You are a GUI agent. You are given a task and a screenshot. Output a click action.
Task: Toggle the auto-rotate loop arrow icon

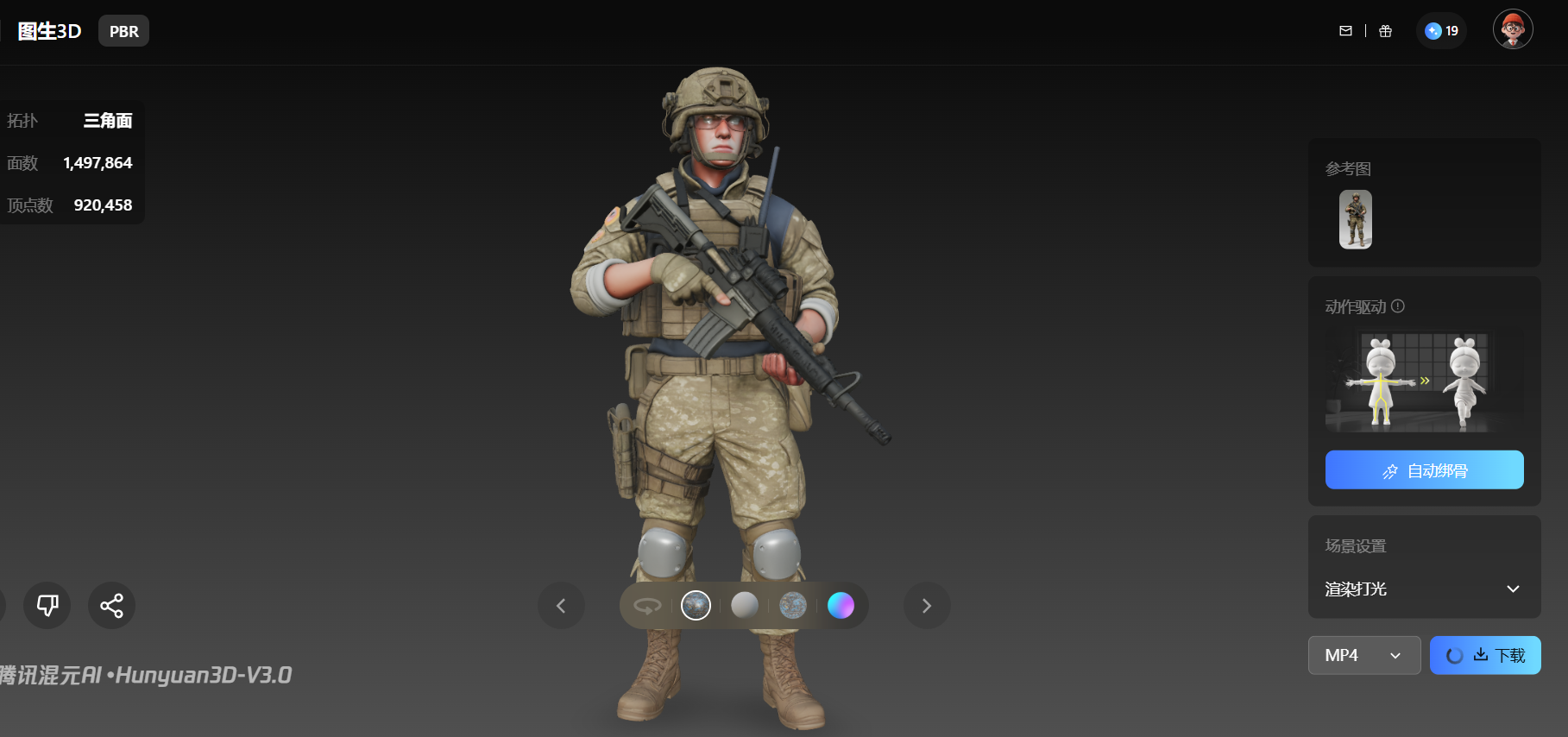[647, 606]
